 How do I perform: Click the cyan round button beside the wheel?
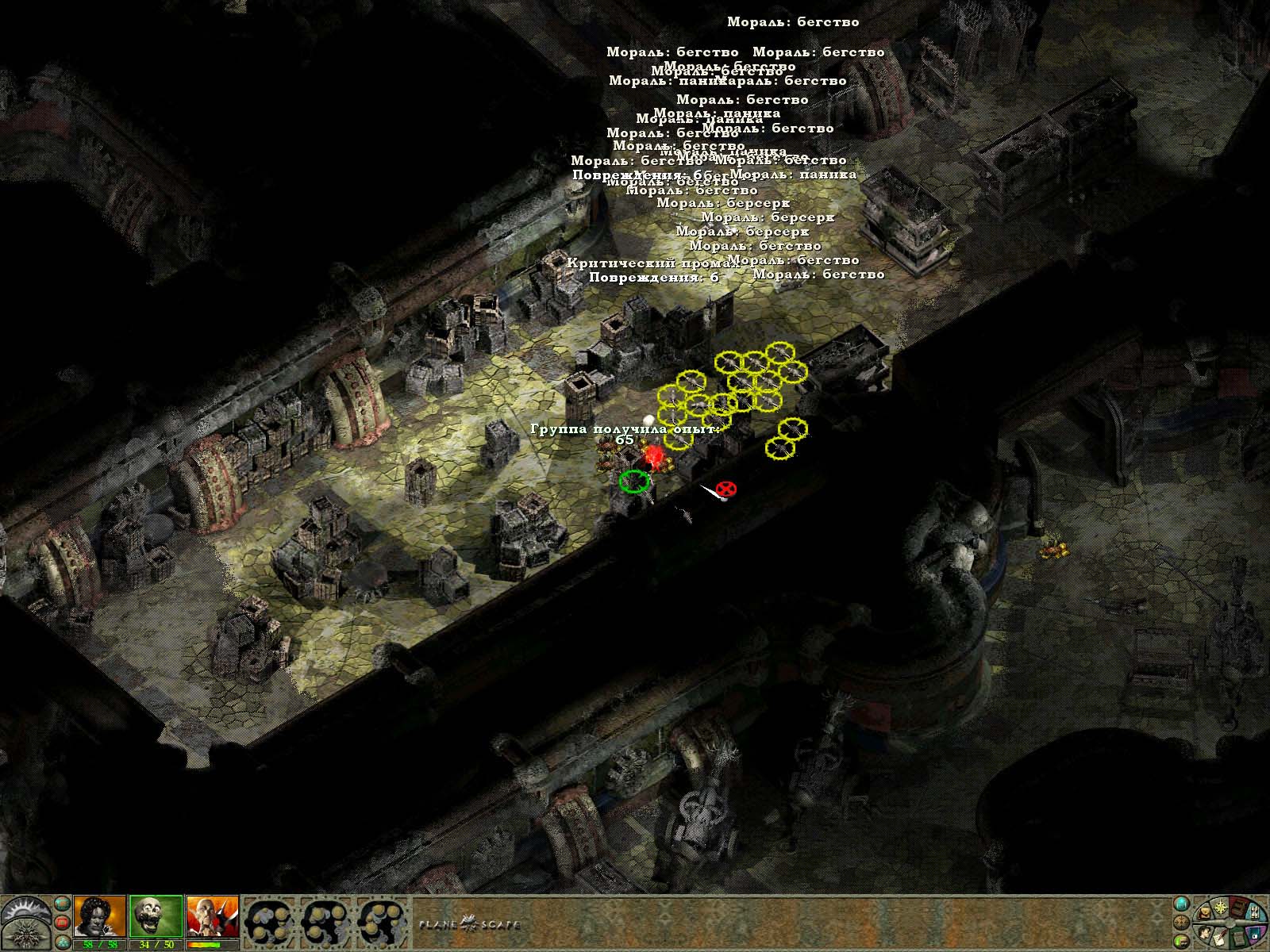(1182, 904)
